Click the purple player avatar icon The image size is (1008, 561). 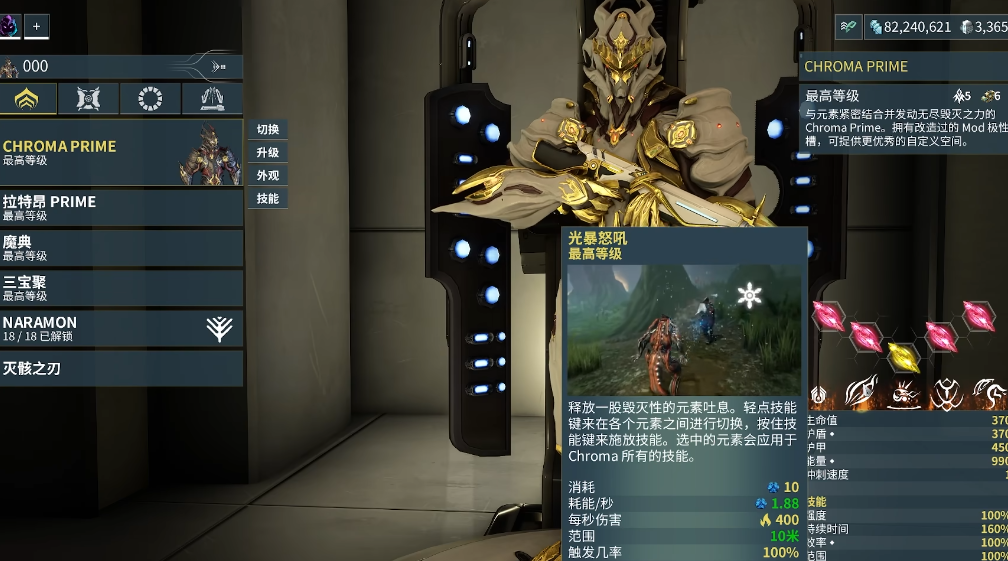(x=9, y=26)
